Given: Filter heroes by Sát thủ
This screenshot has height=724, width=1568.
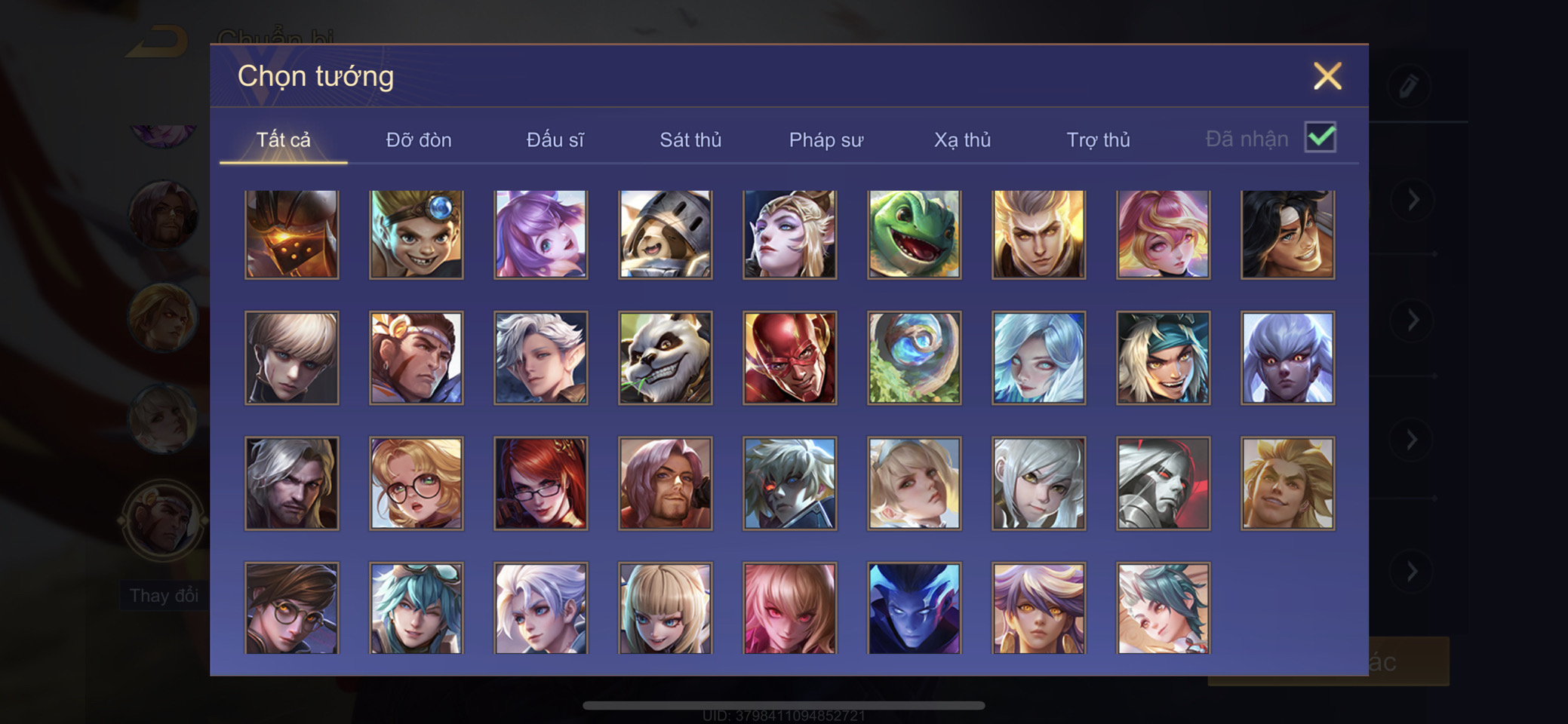Looking at the screenshot, I should tap(690, 140).
